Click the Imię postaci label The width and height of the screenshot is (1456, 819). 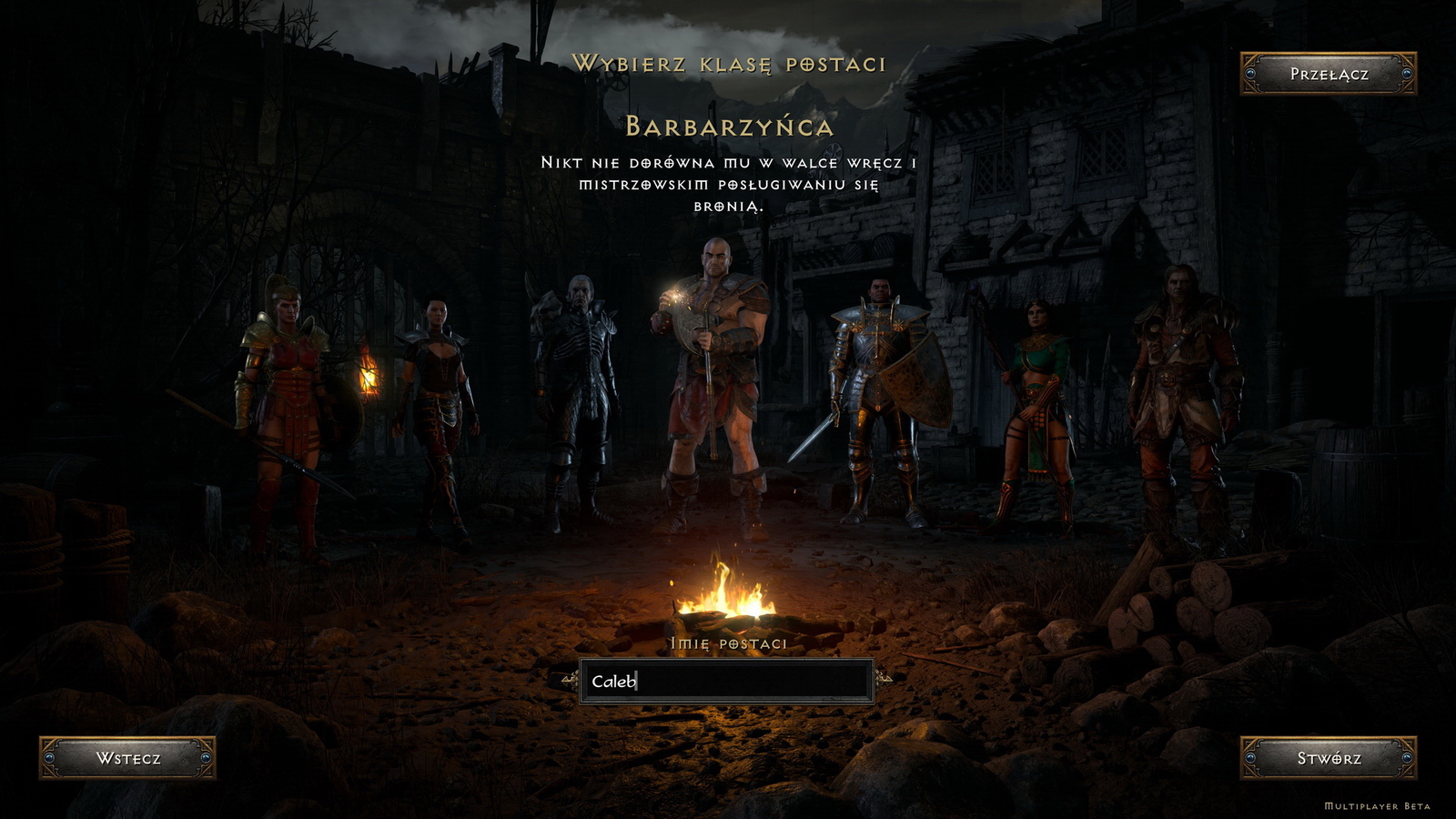727,642
